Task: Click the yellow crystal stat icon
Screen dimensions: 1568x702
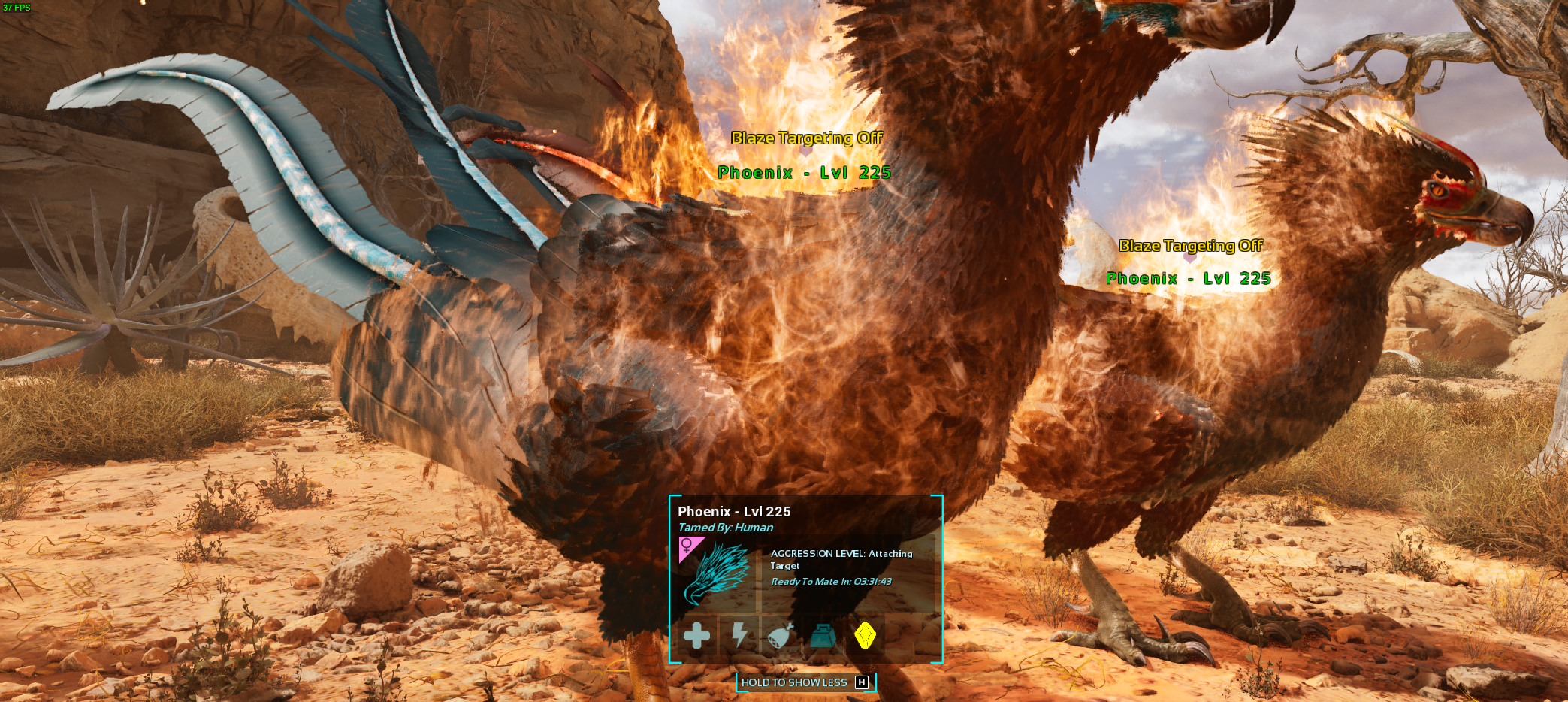Action: [865, 636]
